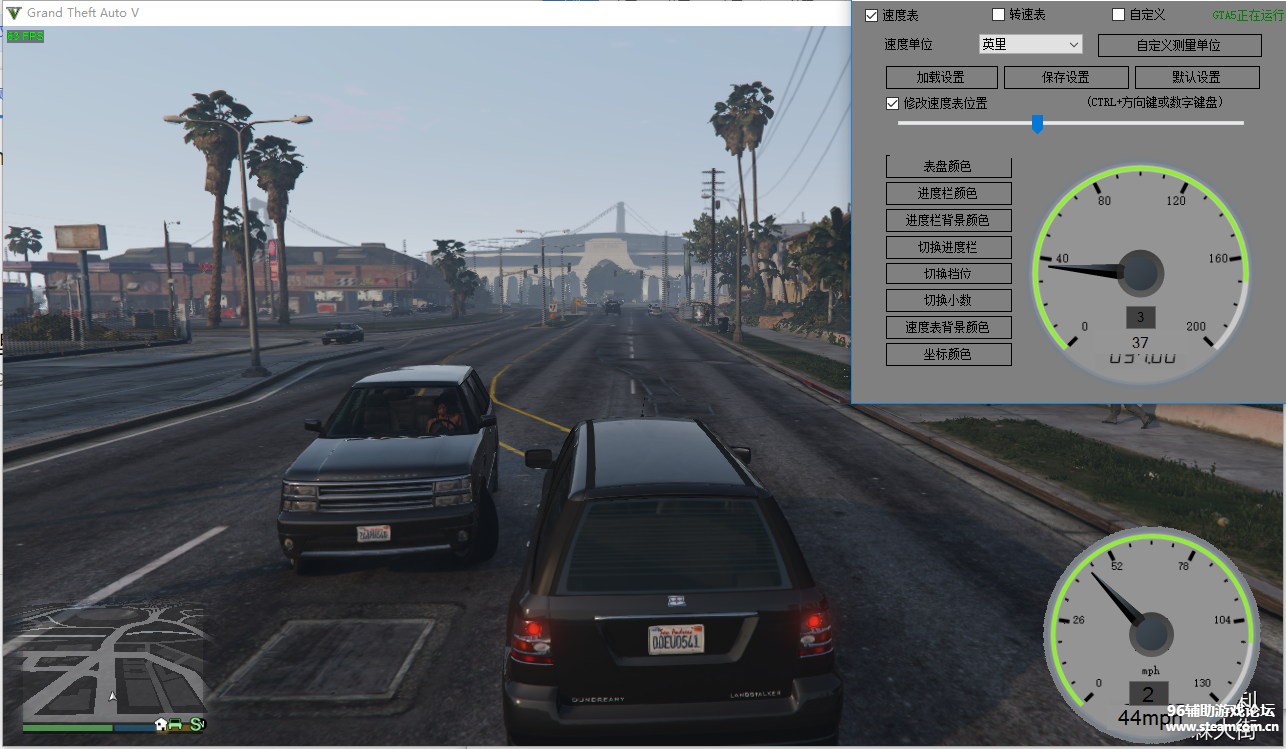Enable the 转速表 checkbox
The image size is (1286, 749).
[998, 15]
